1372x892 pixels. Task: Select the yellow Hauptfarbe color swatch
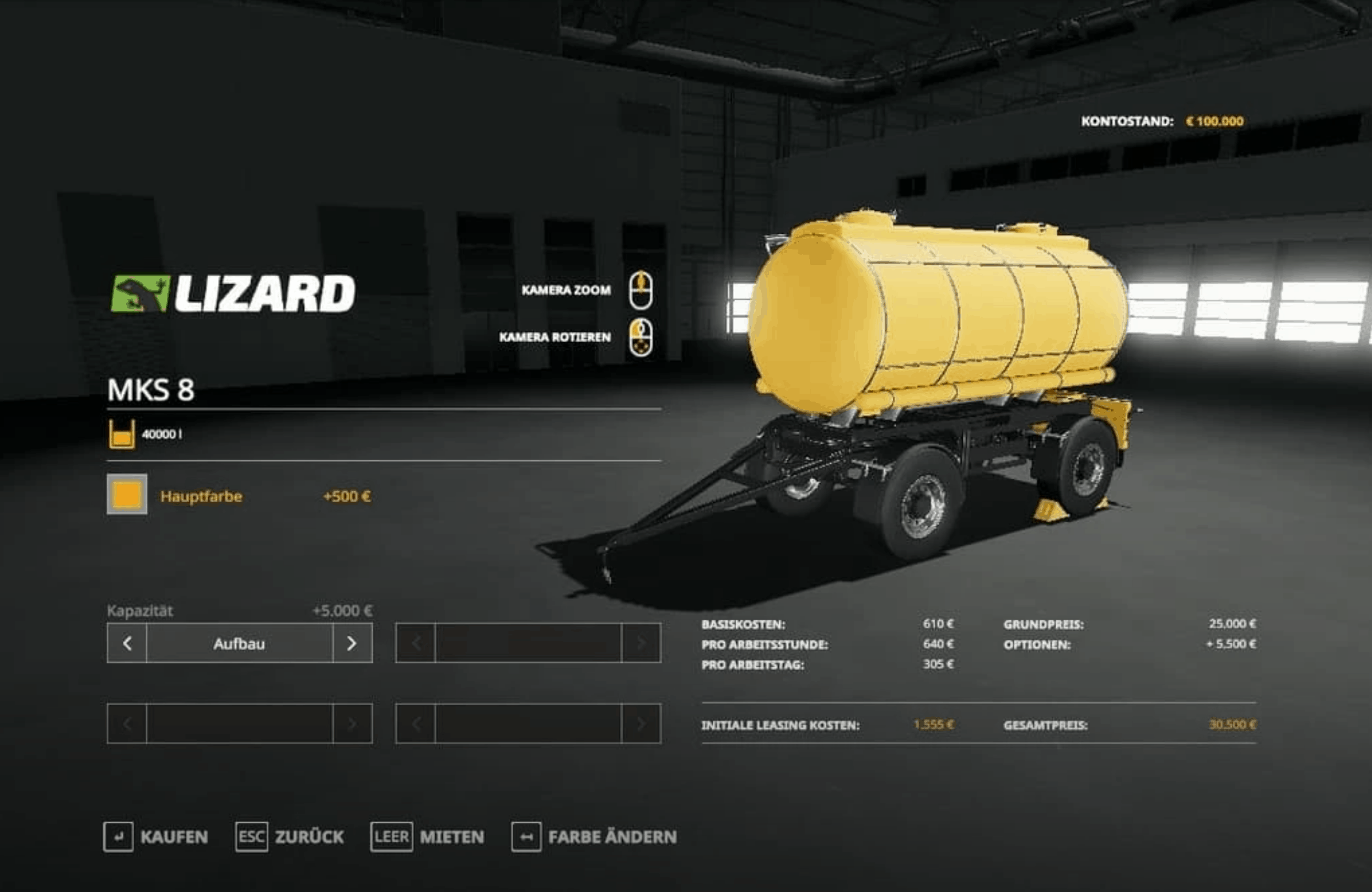[x=127, y=494]
